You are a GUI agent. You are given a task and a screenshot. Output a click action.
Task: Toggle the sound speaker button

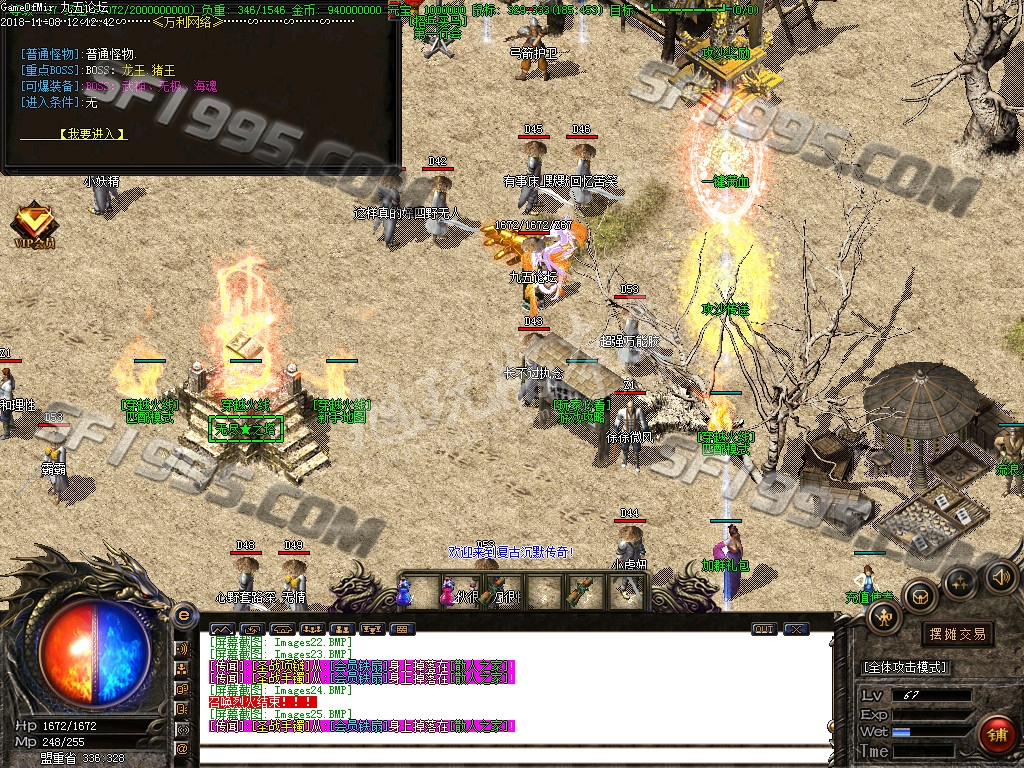[1000, 576]
